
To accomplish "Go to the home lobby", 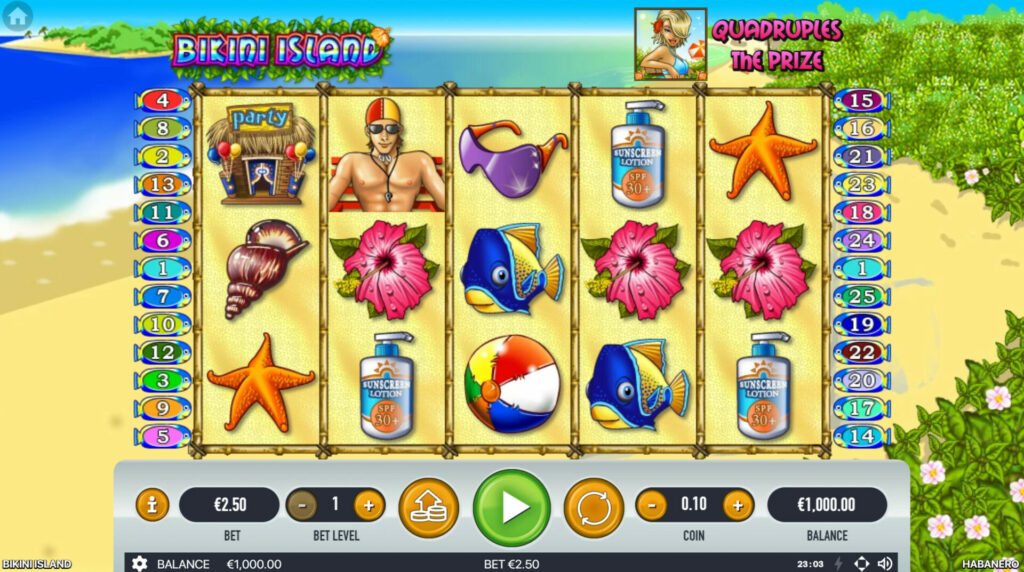I will [17, 15].
